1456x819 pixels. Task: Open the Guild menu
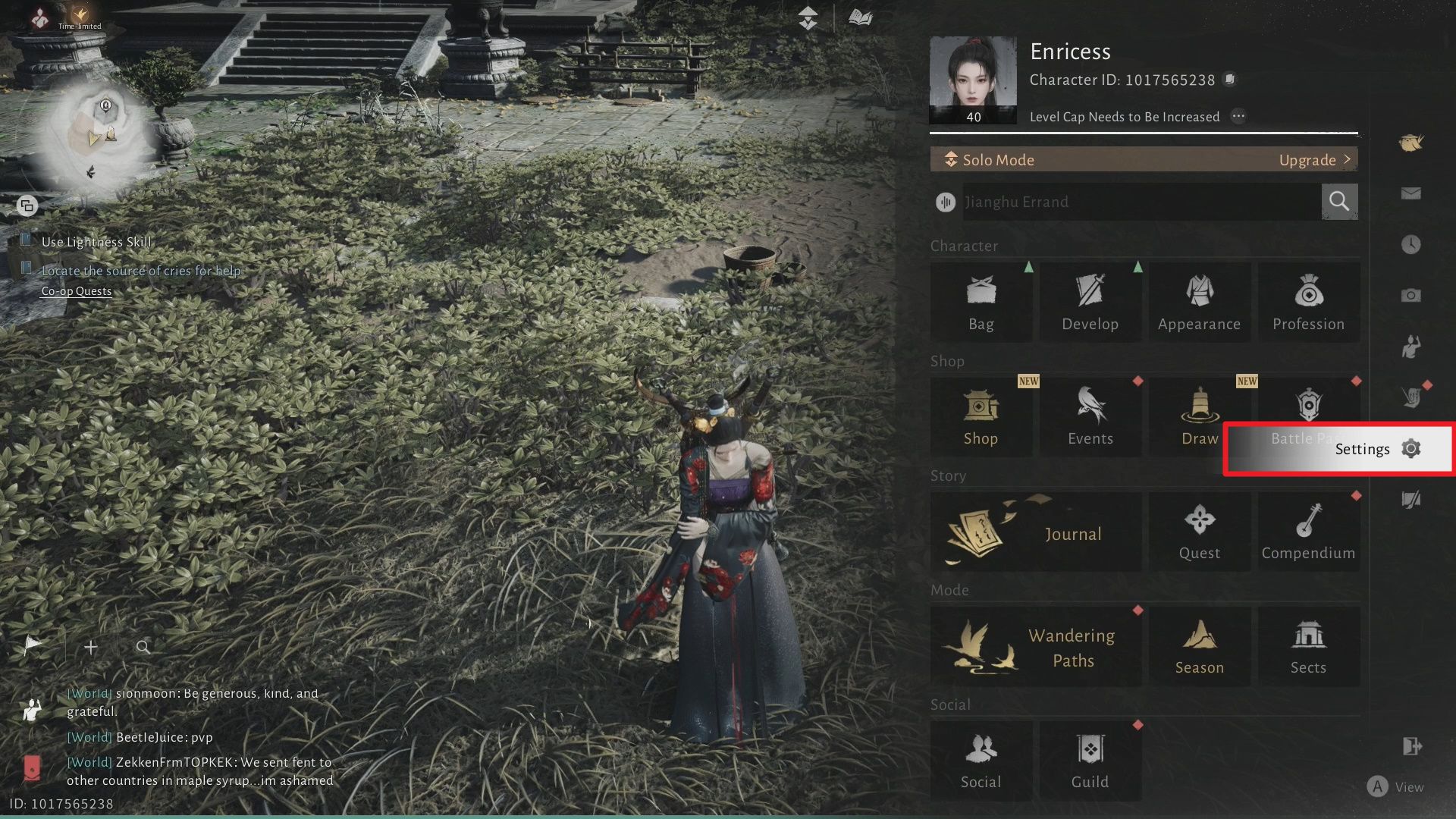pos(1090,761)
